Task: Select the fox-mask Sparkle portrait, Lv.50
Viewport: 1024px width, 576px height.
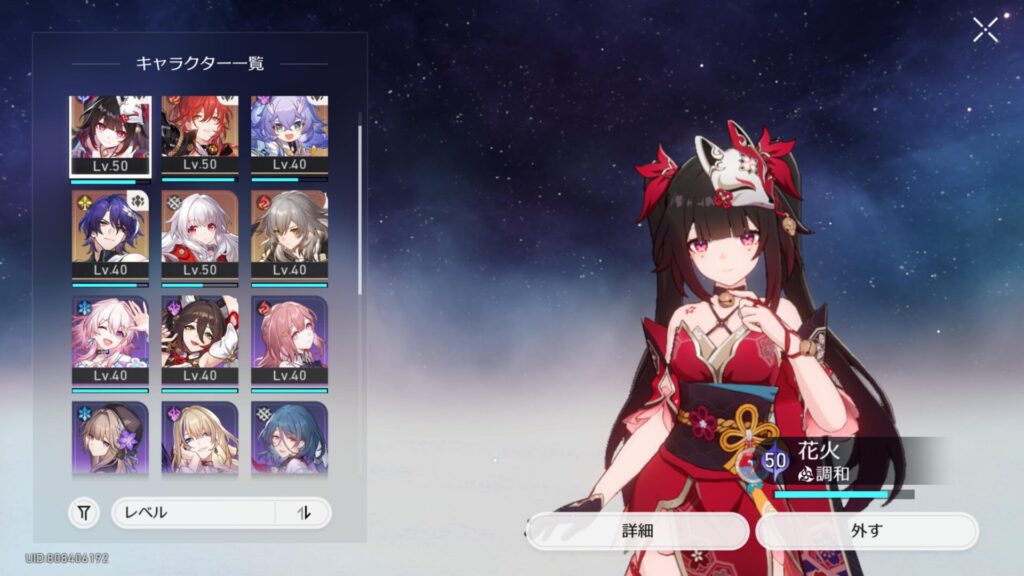Action: tap(110, 136)
